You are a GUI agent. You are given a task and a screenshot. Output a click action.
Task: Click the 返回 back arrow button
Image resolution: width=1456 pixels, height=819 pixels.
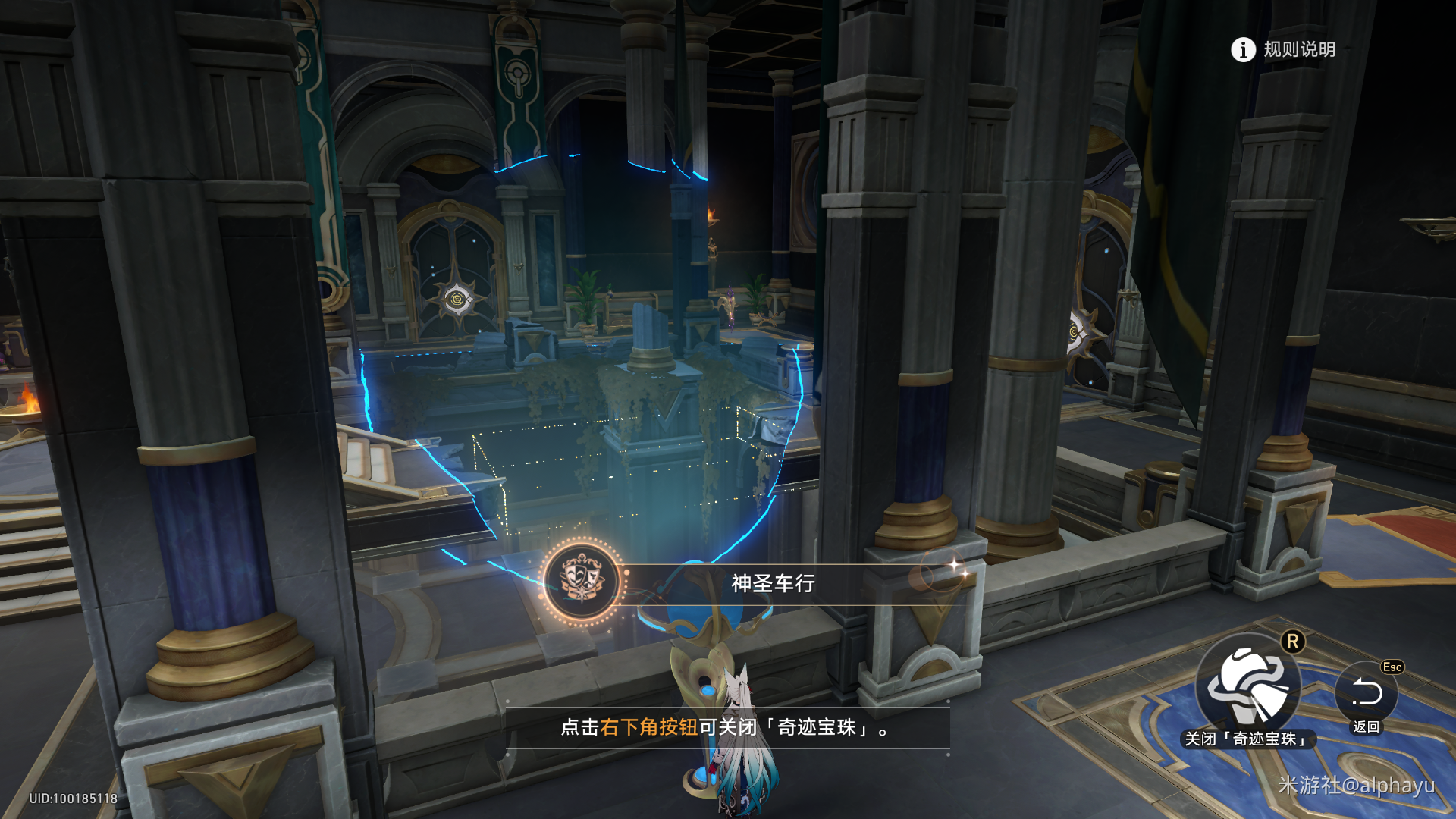click(x=1367, y=692)
